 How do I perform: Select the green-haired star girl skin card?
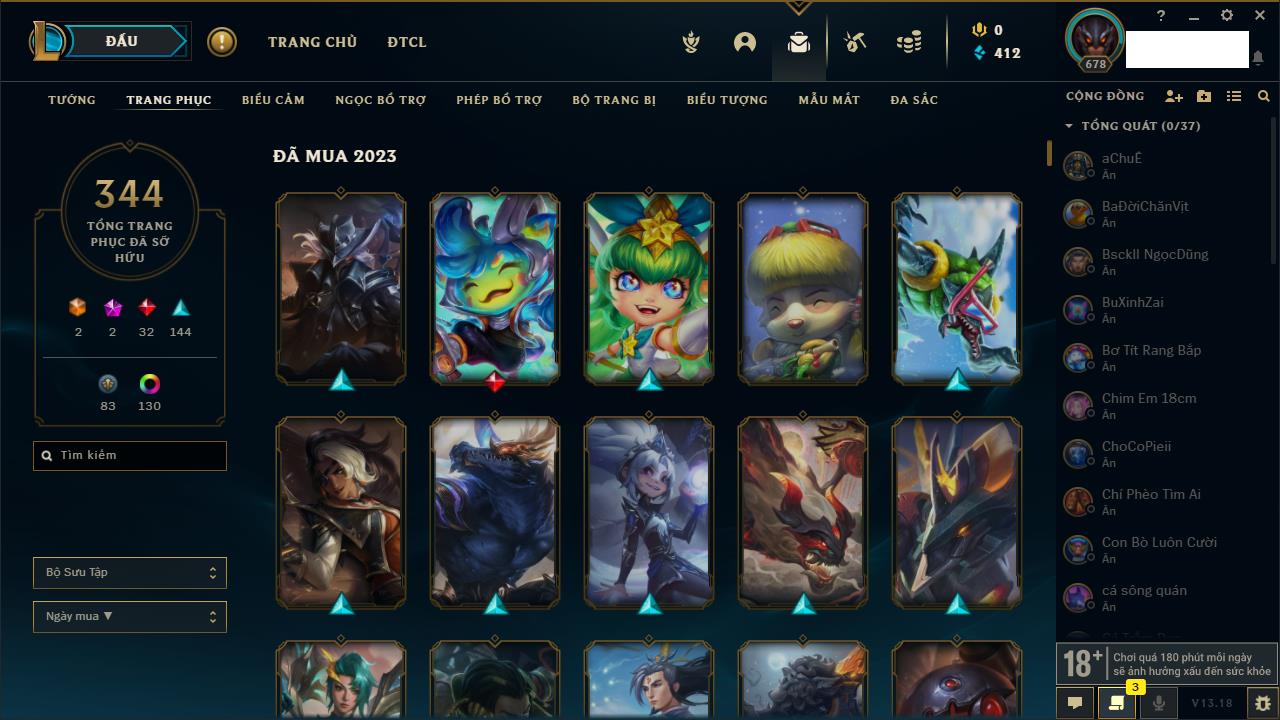(x=649, y=288)
